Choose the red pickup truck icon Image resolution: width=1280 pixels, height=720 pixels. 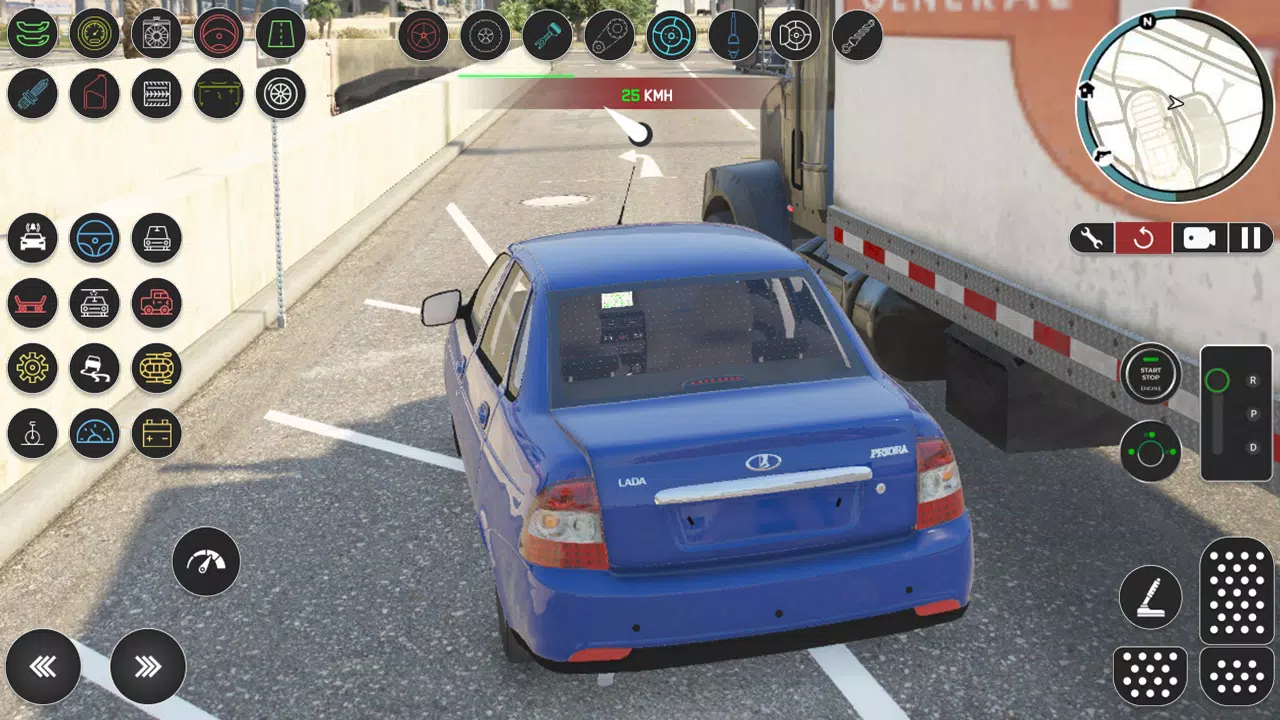(x=156, y=303)
